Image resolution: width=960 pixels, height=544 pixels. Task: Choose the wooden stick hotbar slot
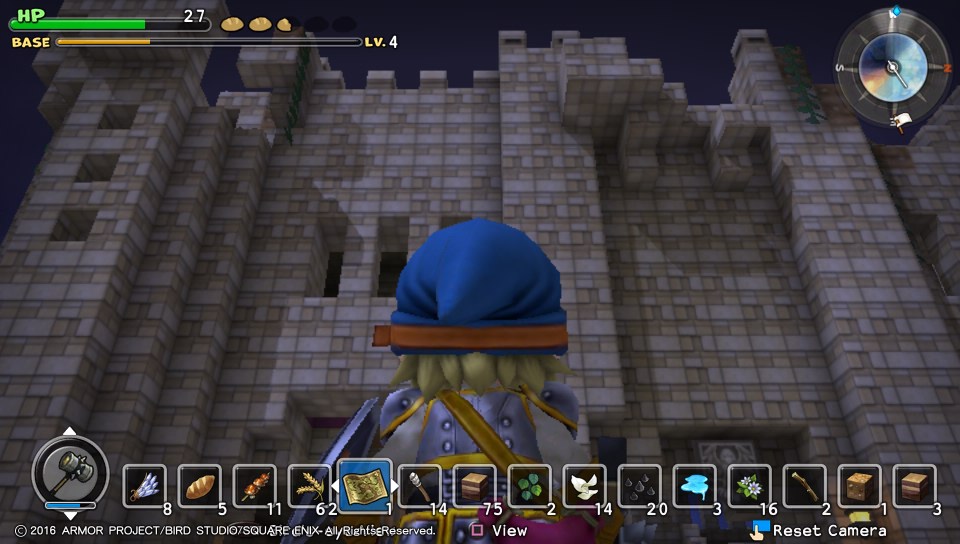point(805,487)
